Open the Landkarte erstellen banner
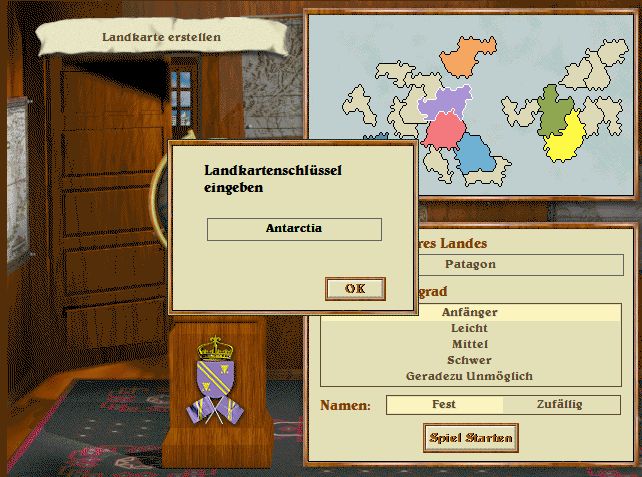The image size is (642, 477). (x=161, y=38)
